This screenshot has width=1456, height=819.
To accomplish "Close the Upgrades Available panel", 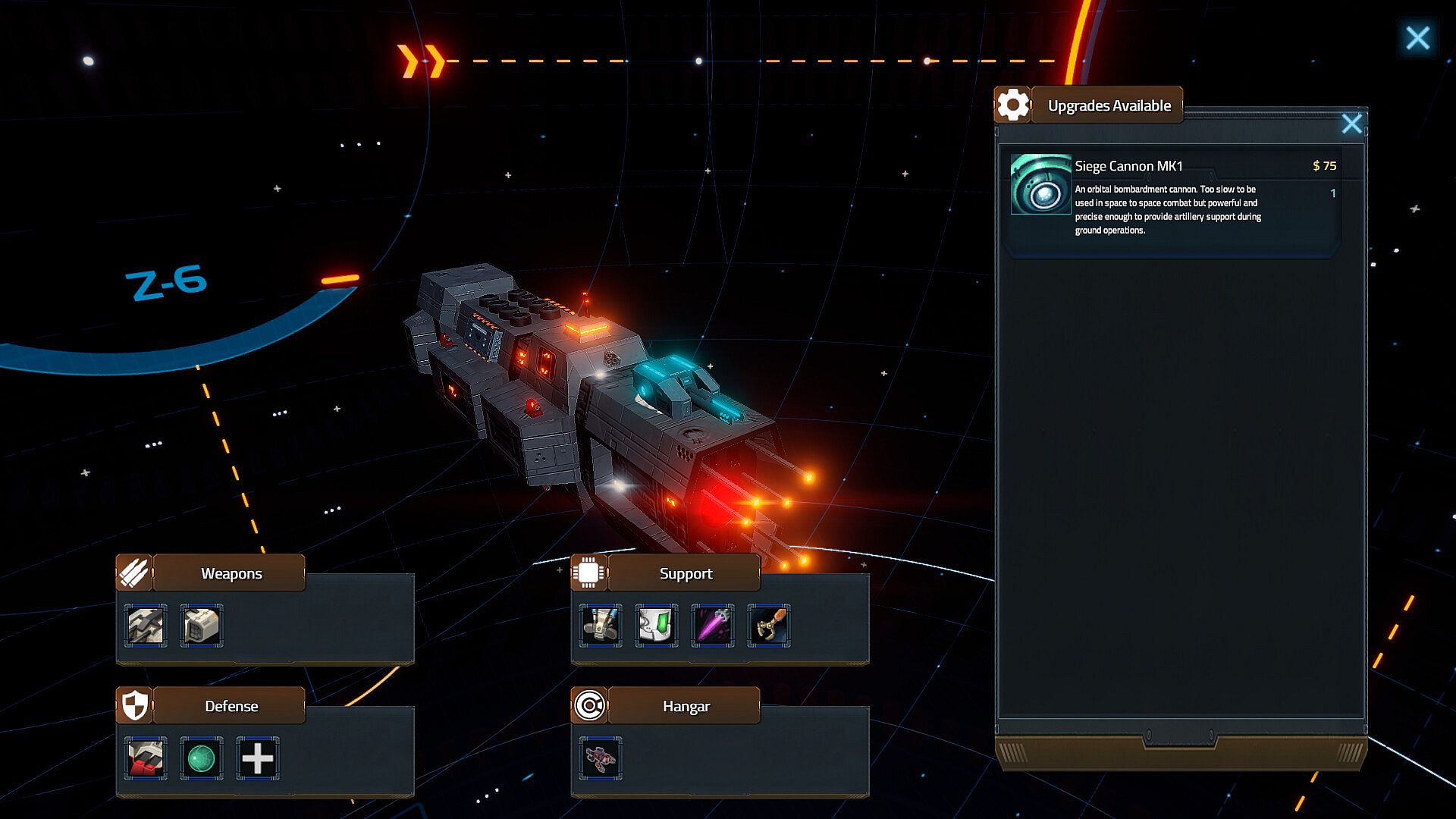I will (x=1351, y=124).
